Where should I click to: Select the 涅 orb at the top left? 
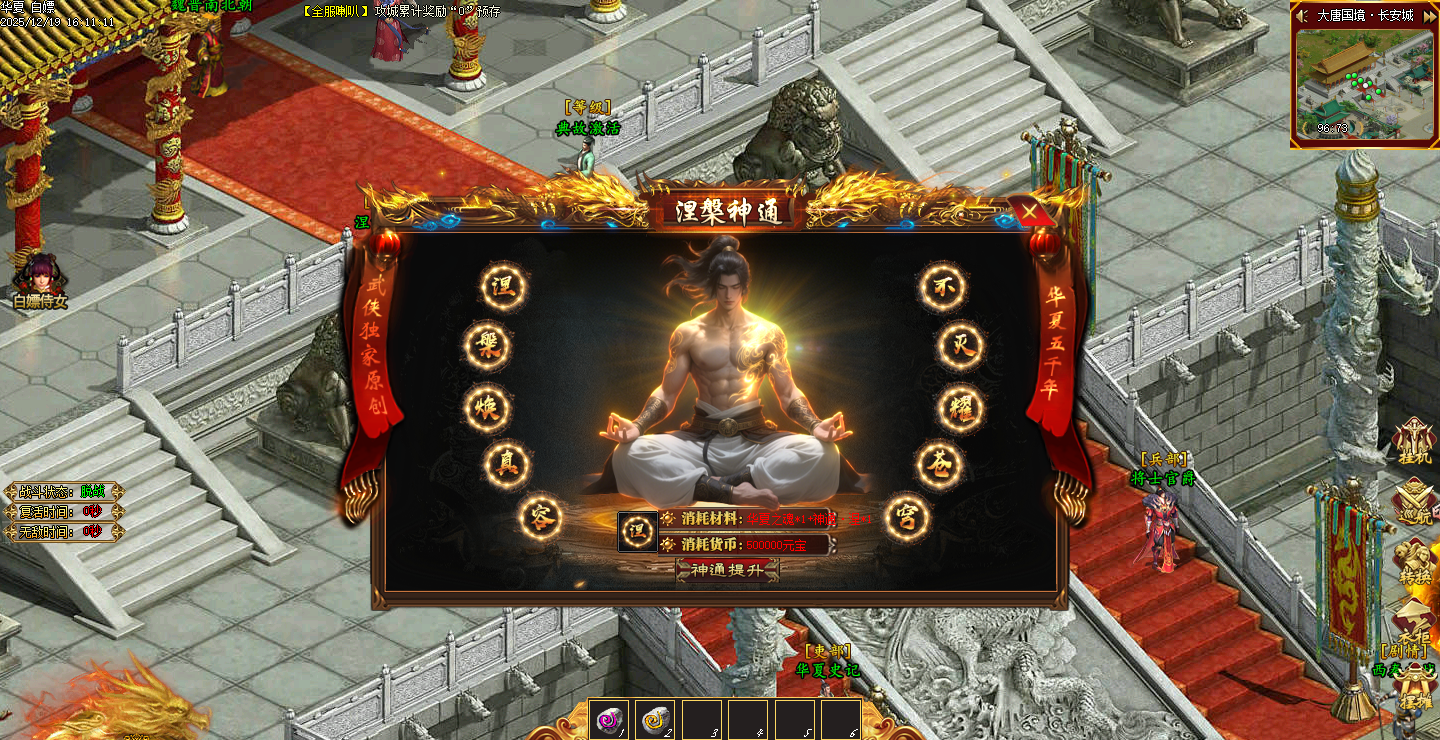[503, 287]
